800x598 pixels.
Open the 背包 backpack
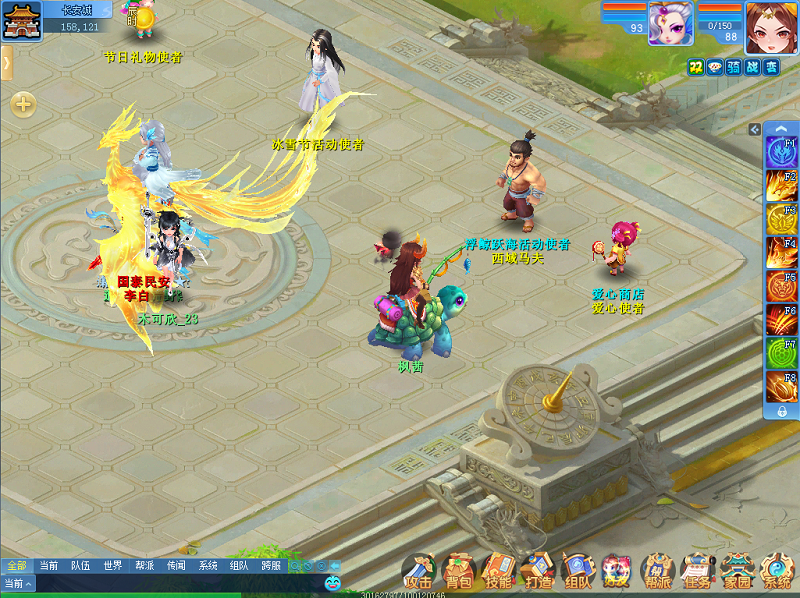tap(458, 571)
